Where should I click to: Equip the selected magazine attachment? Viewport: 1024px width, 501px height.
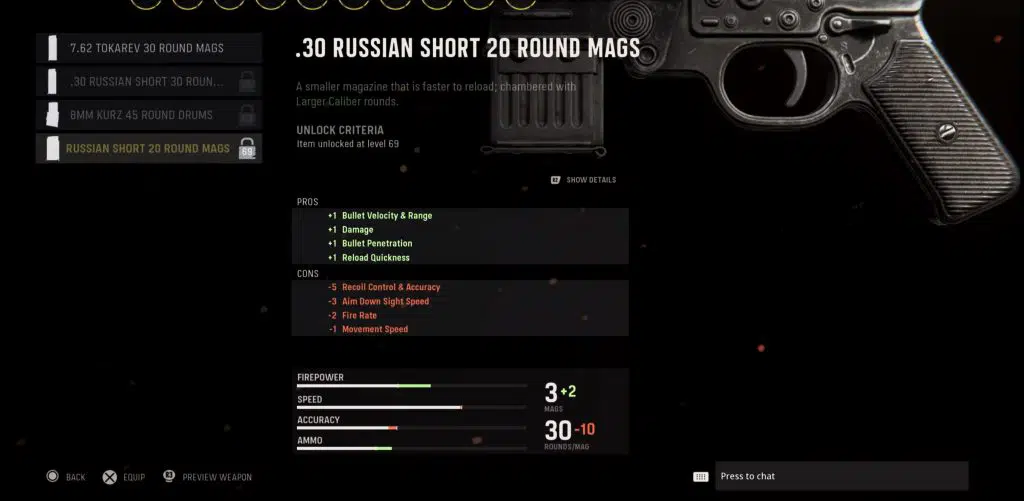tap(125, 477)
